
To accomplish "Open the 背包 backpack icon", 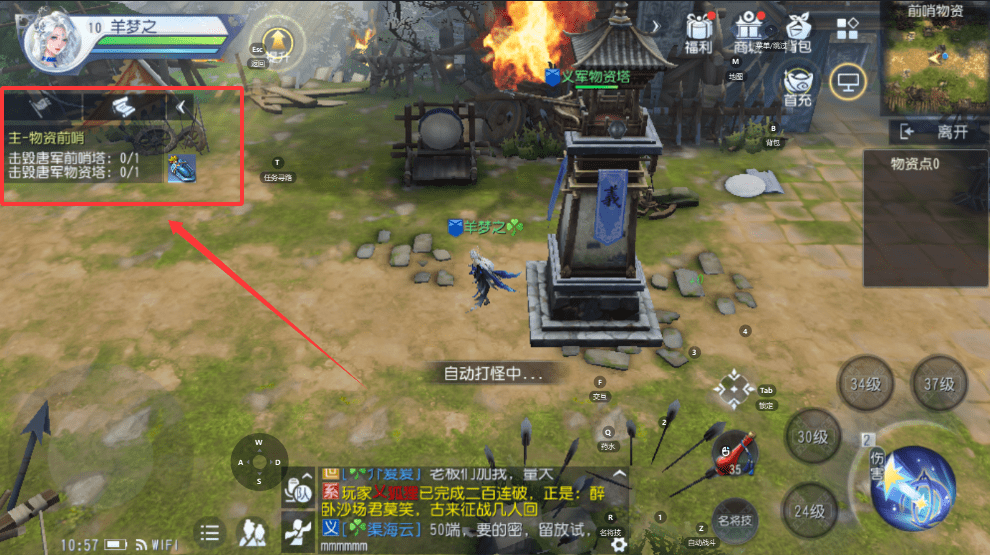I will pos(799,32).
